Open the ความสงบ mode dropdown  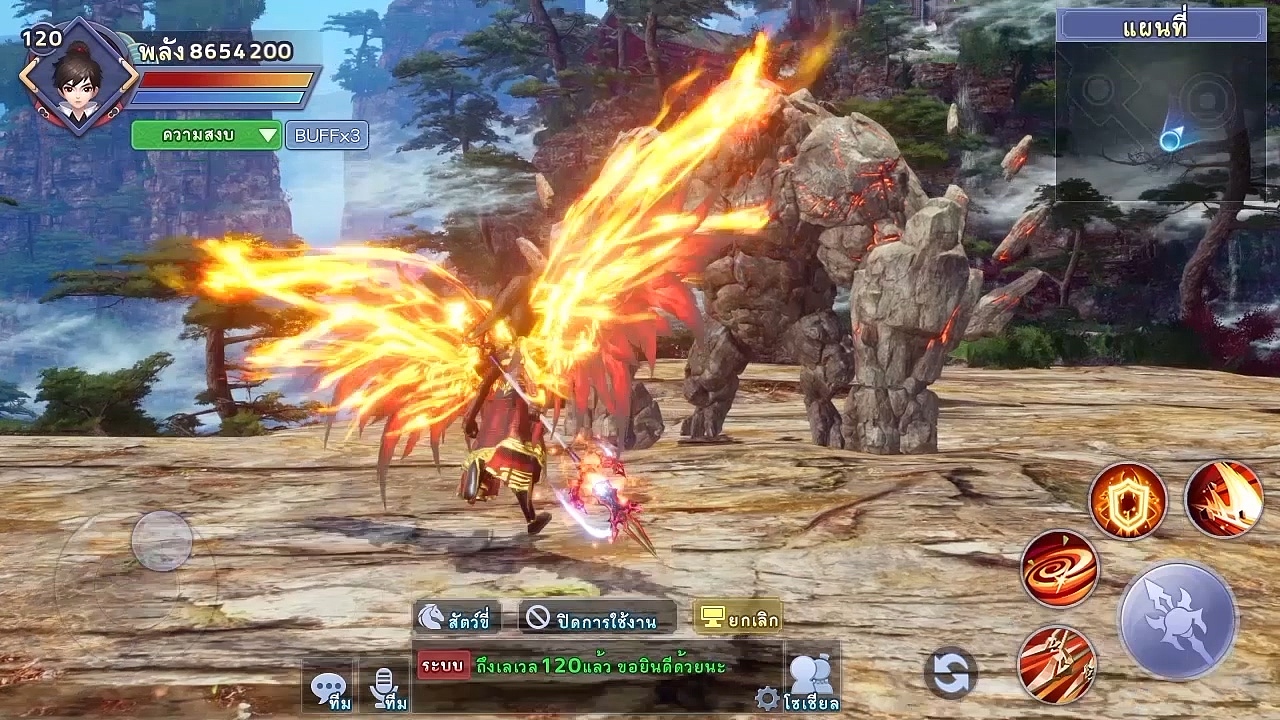click(x=206, y=135)
